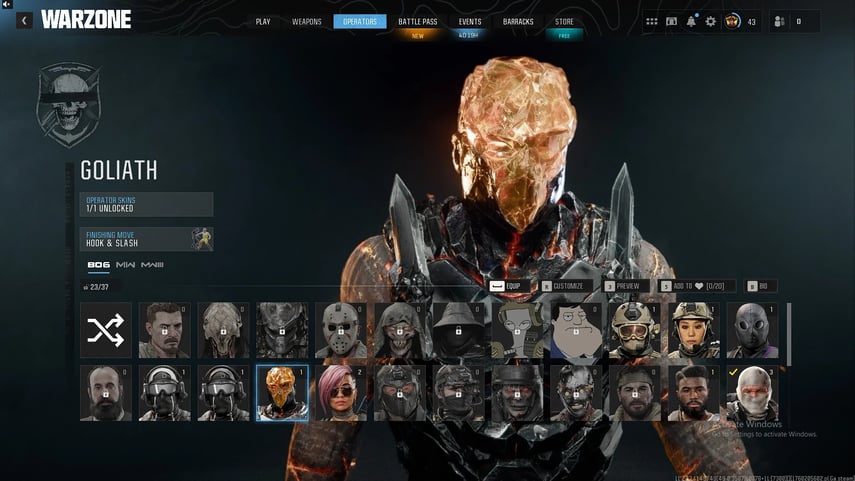
Task: Open the Operator Skins panel
Action: pos(147,204)
